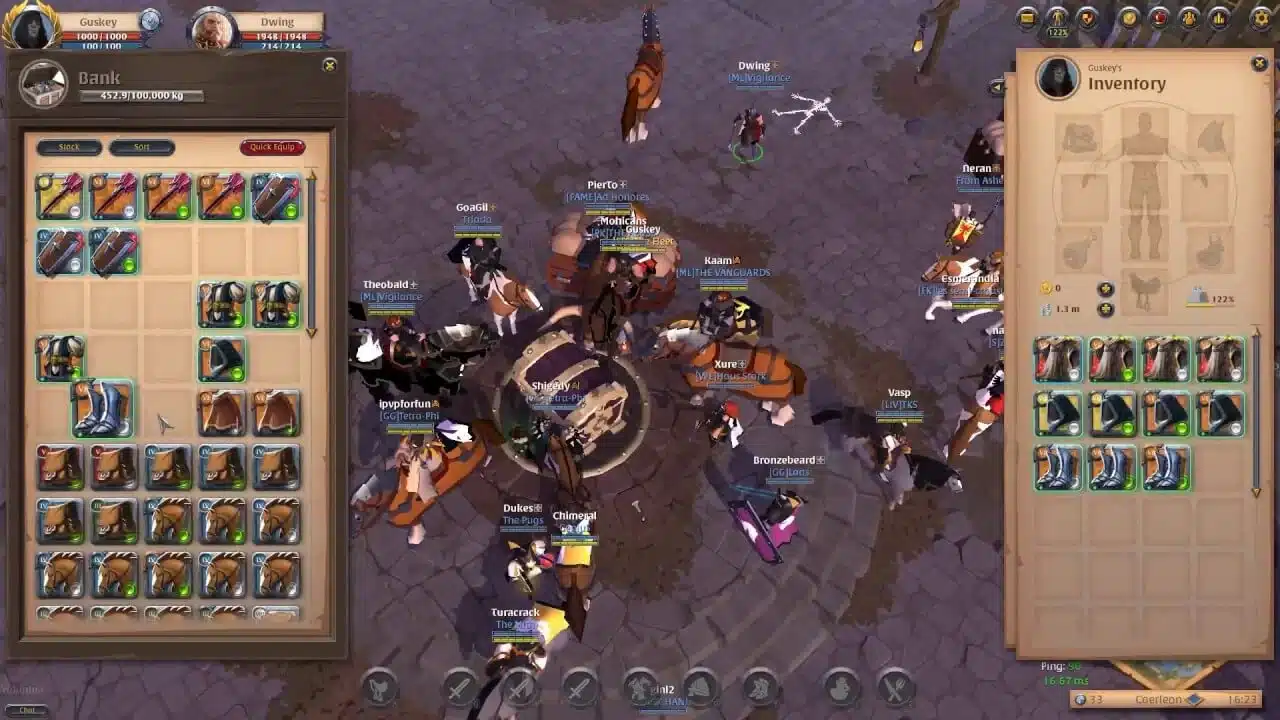This screenshot has height=720, width=1280.
Task: Toggle the upper gold emblem beside the saddle slot
Action: [1105, 289]
